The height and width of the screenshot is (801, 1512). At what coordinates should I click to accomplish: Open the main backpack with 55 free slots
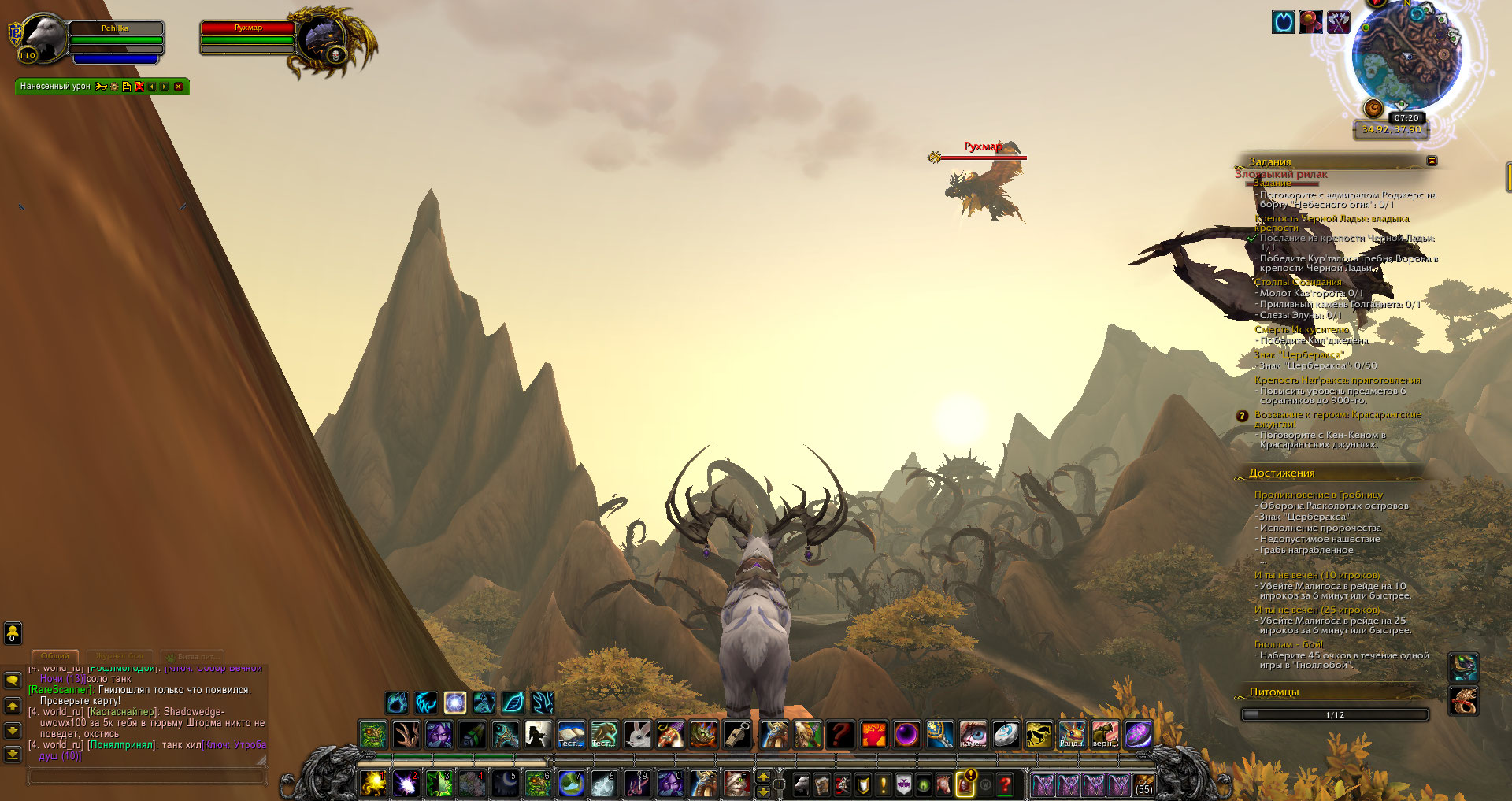pos(1143,784)
